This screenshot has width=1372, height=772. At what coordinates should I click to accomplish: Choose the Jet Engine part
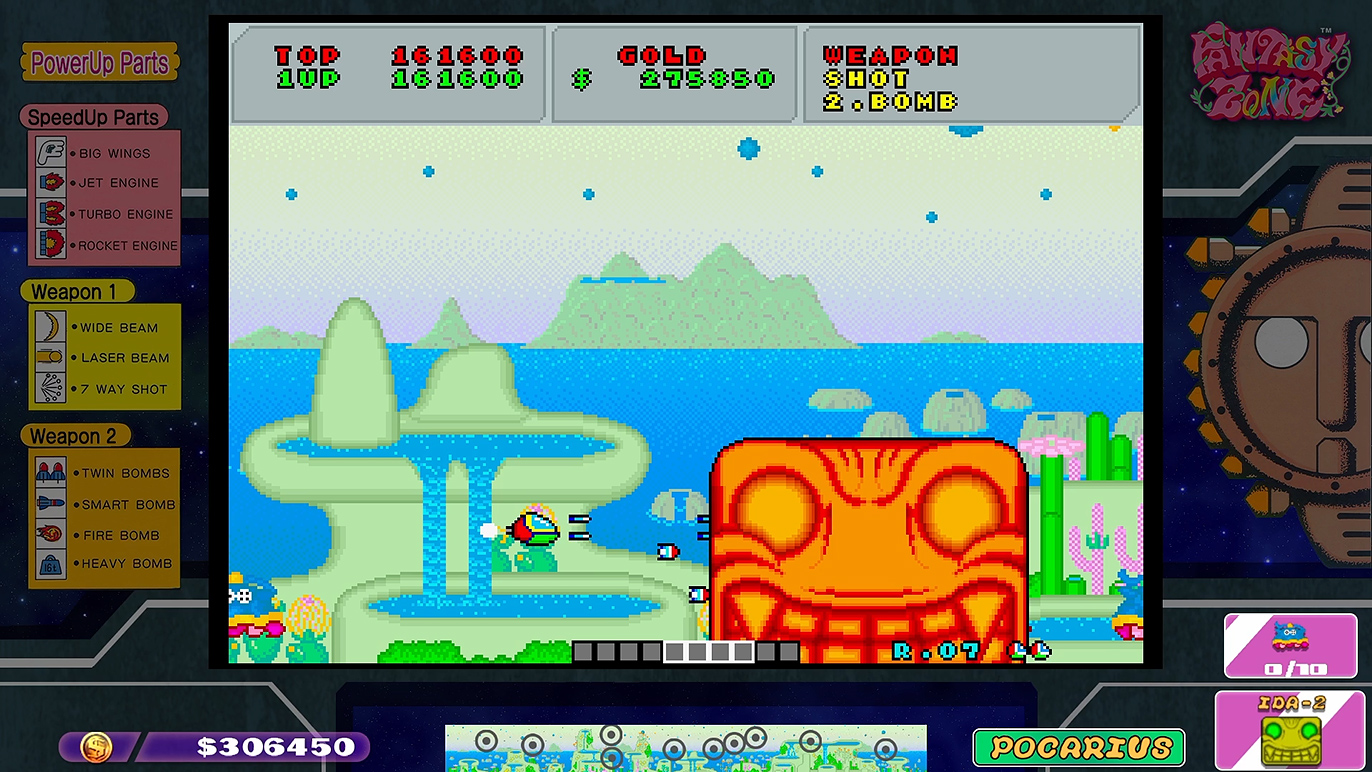pyautogui.click(x=105, y=183)
